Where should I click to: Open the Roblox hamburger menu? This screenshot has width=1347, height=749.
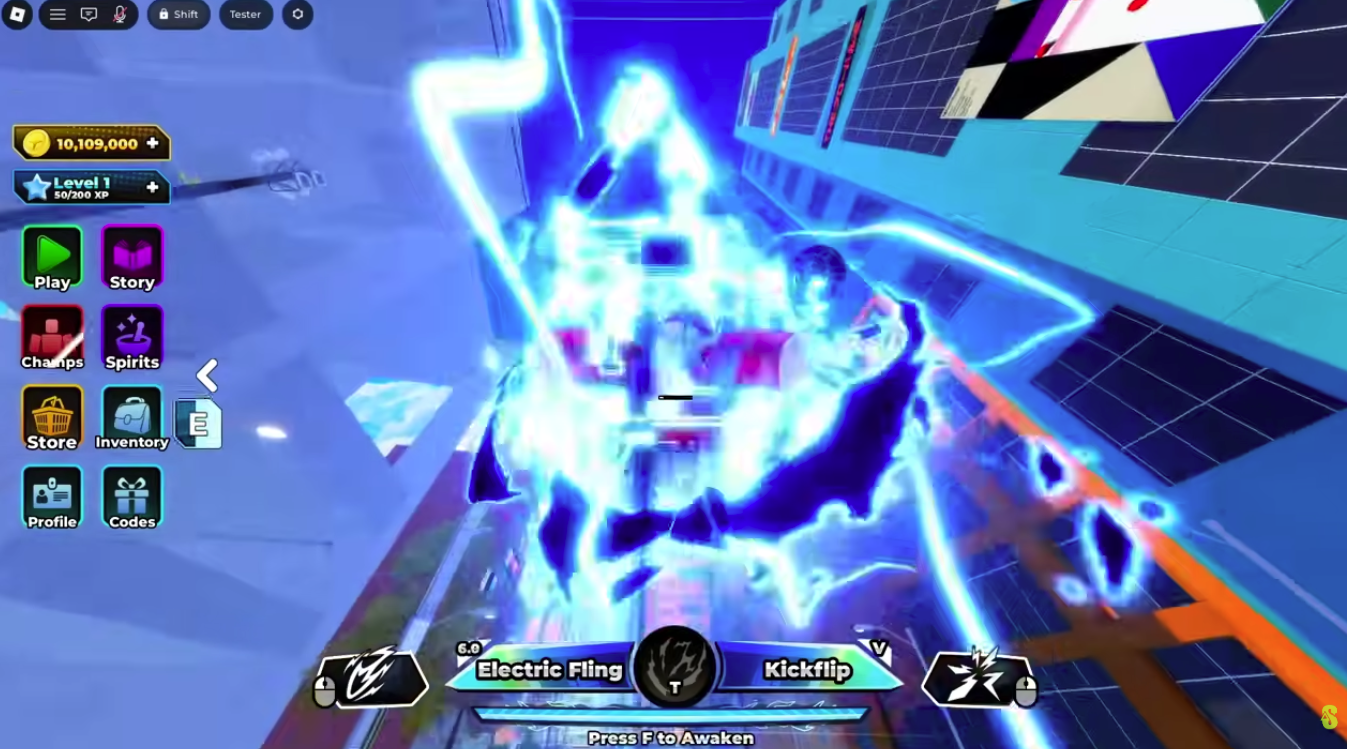click(57, 14)
